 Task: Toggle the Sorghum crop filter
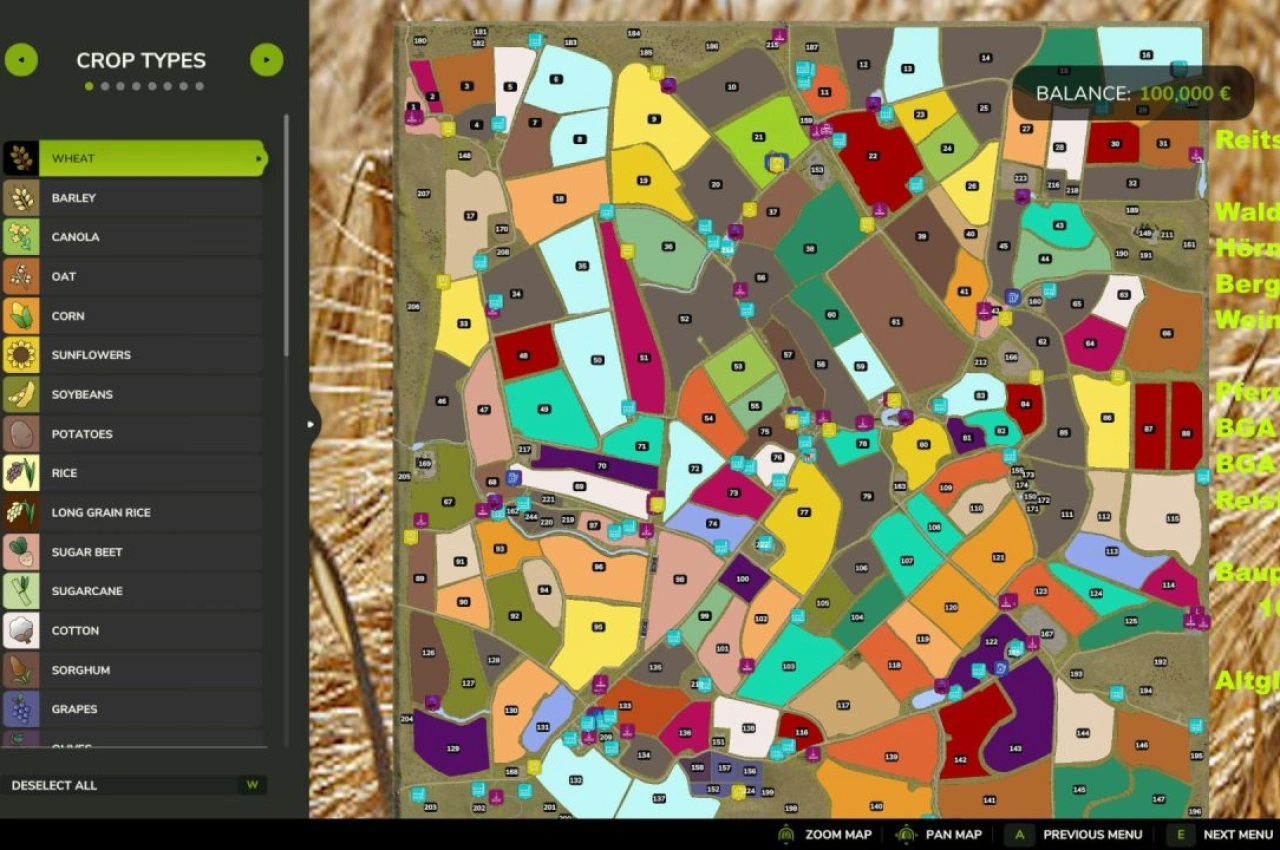[20, 670]
